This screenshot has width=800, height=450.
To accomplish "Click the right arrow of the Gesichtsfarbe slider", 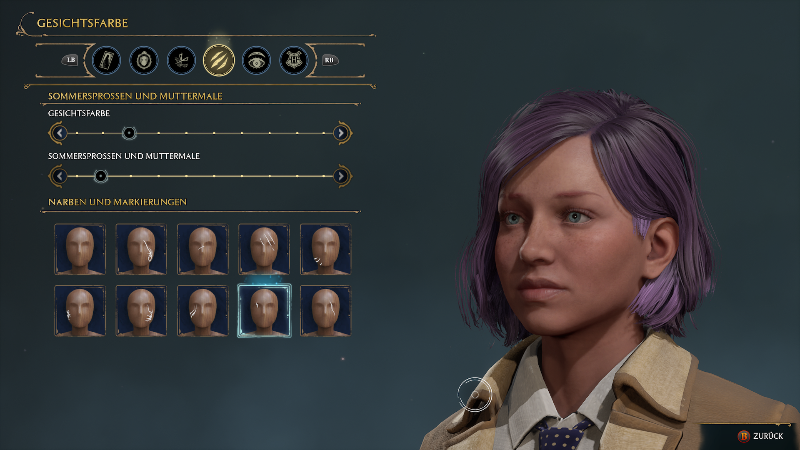I will [x=341, y=132].
